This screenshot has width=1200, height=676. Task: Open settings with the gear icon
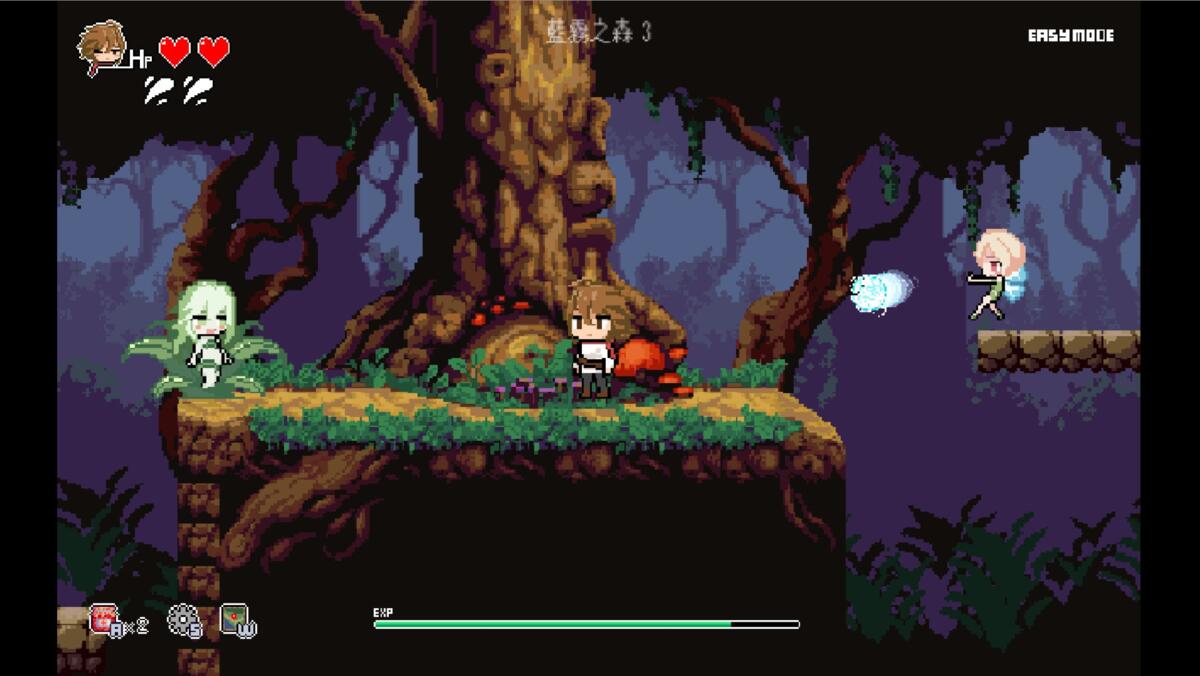click(182, 619)
